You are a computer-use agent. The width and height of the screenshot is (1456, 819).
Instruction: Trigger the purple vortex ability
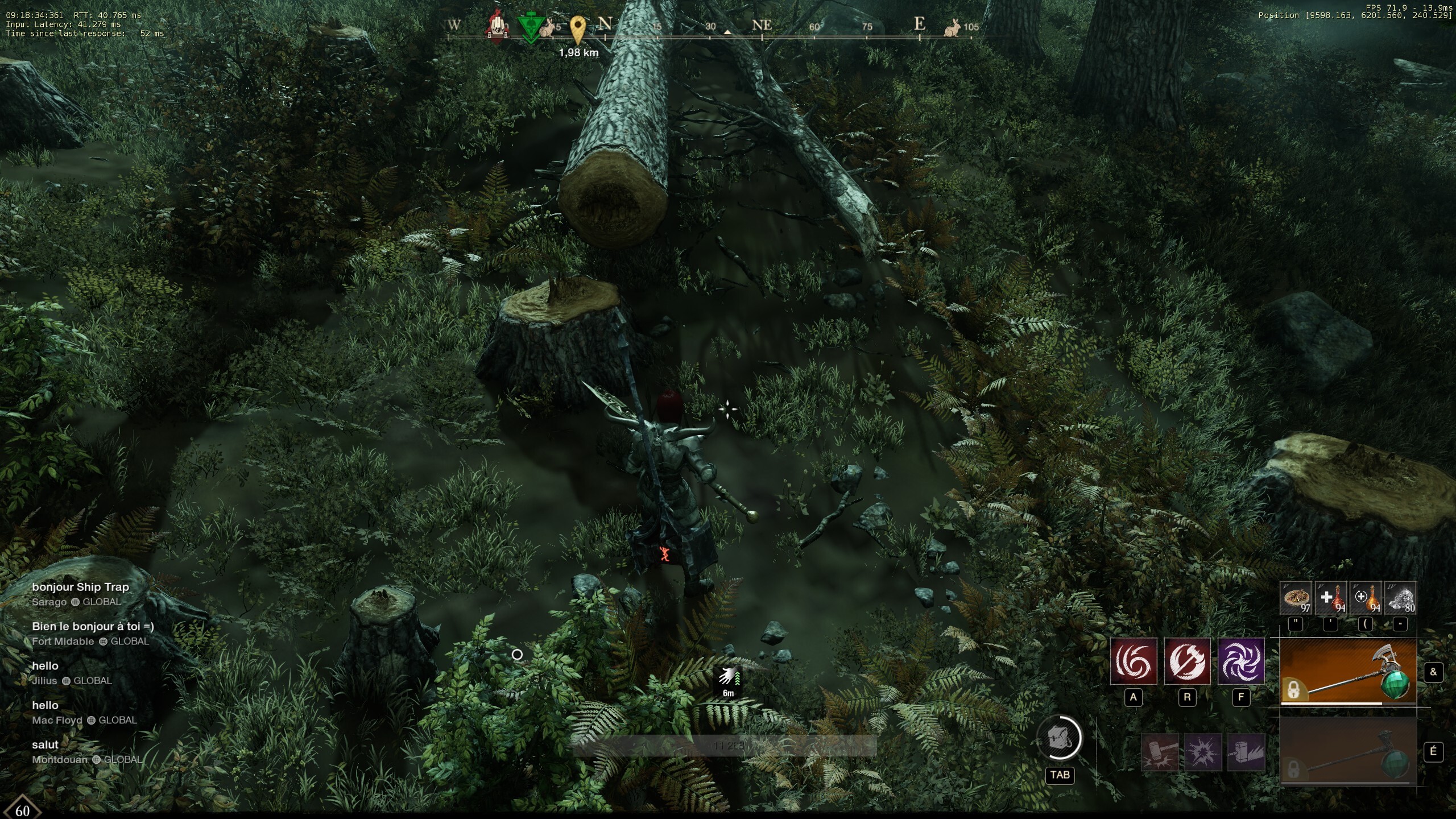pyautogui.click(x=1240, y=661)
